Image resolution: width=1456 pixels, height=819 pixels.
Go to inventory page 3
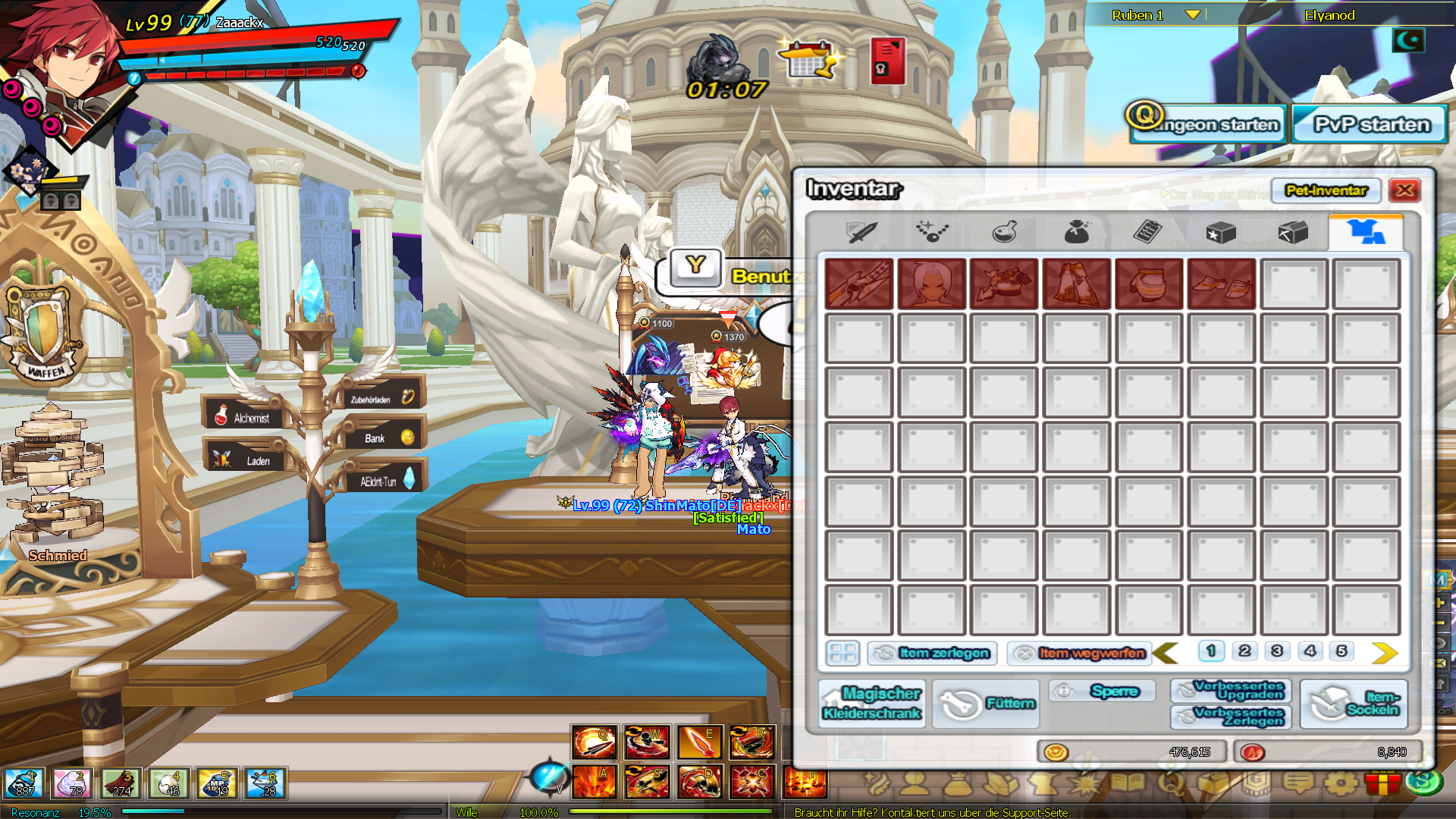[x=1277, y=651]
